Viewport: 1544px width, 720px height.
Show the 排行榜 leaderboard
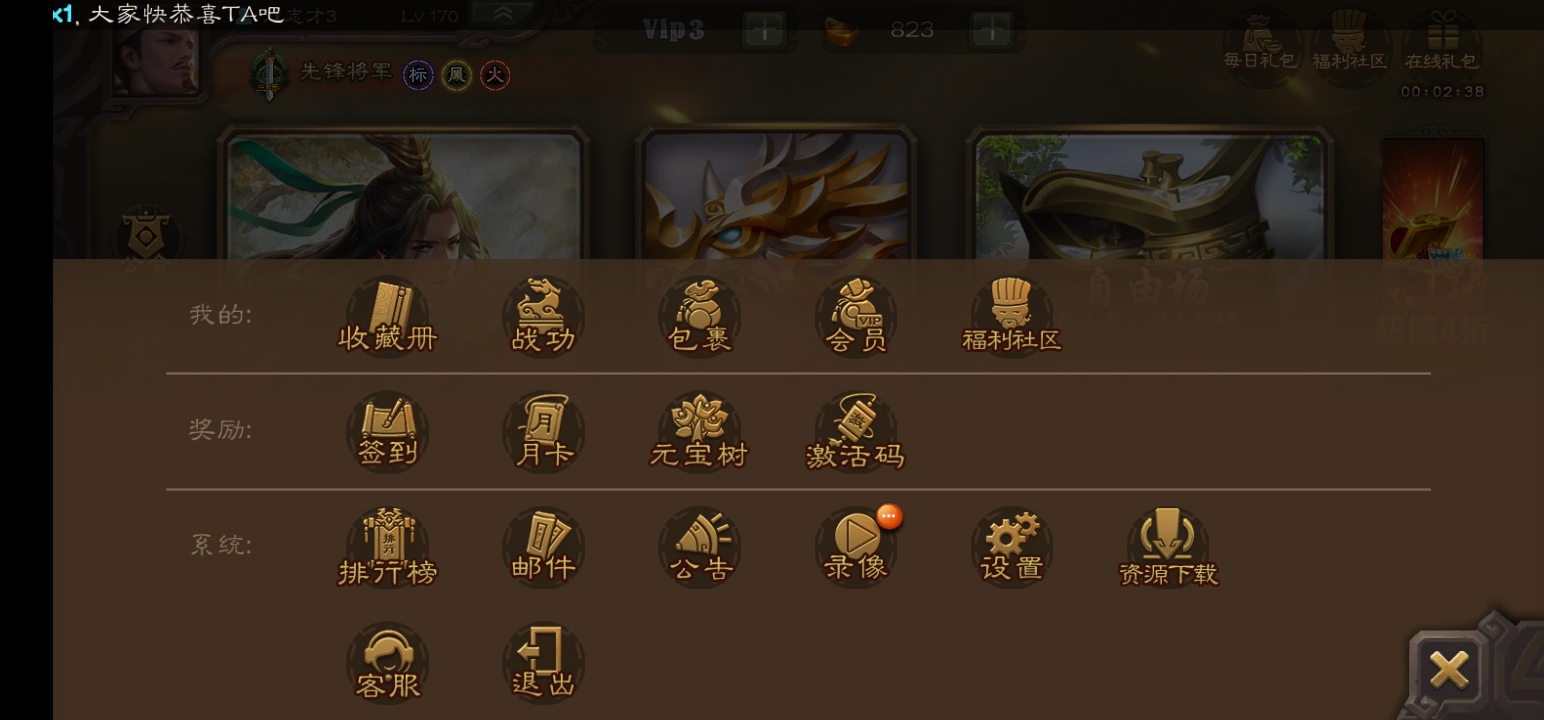click(x=387, y=547)
